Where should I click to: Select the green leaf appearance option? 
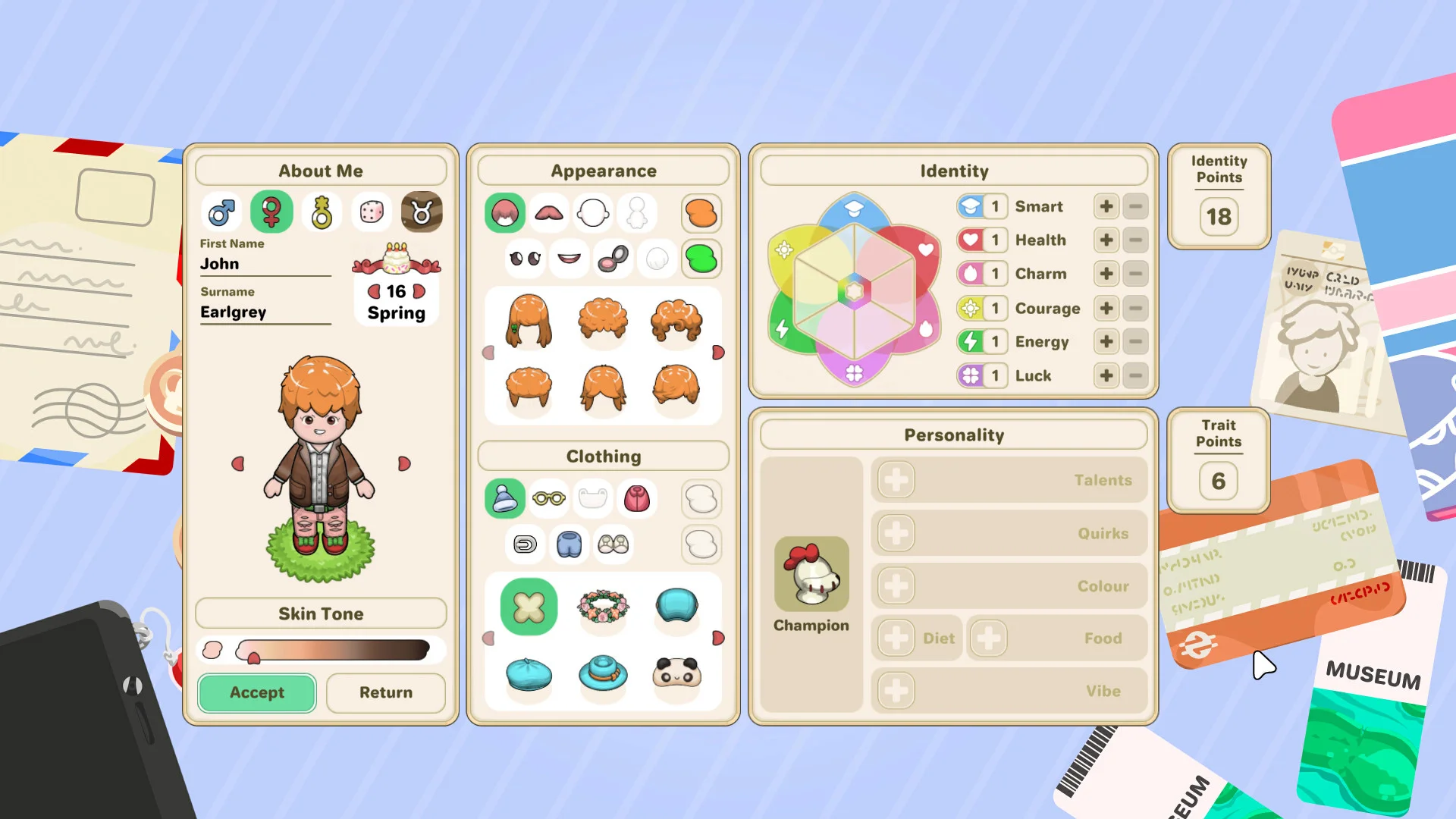pyautogui.click(x=701, y=258)
